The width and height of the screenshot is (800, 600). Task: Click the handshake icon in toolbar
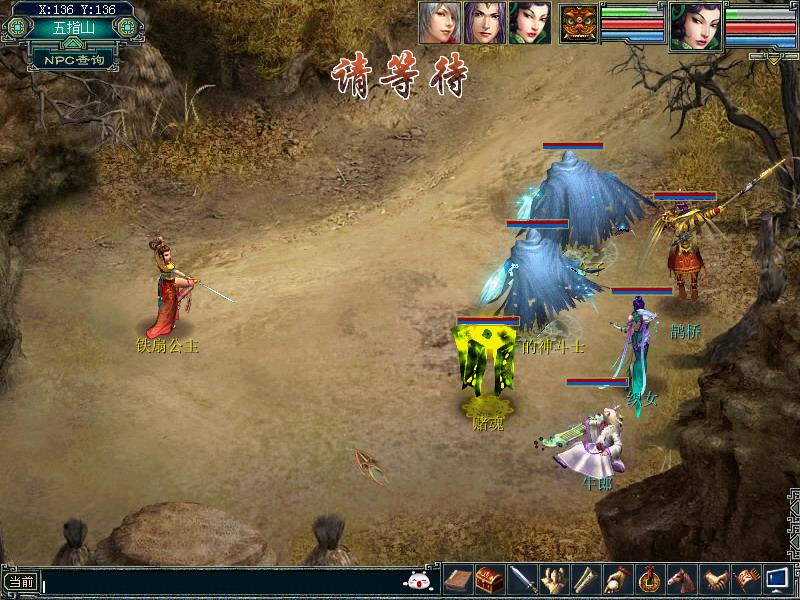pos(713,579)
